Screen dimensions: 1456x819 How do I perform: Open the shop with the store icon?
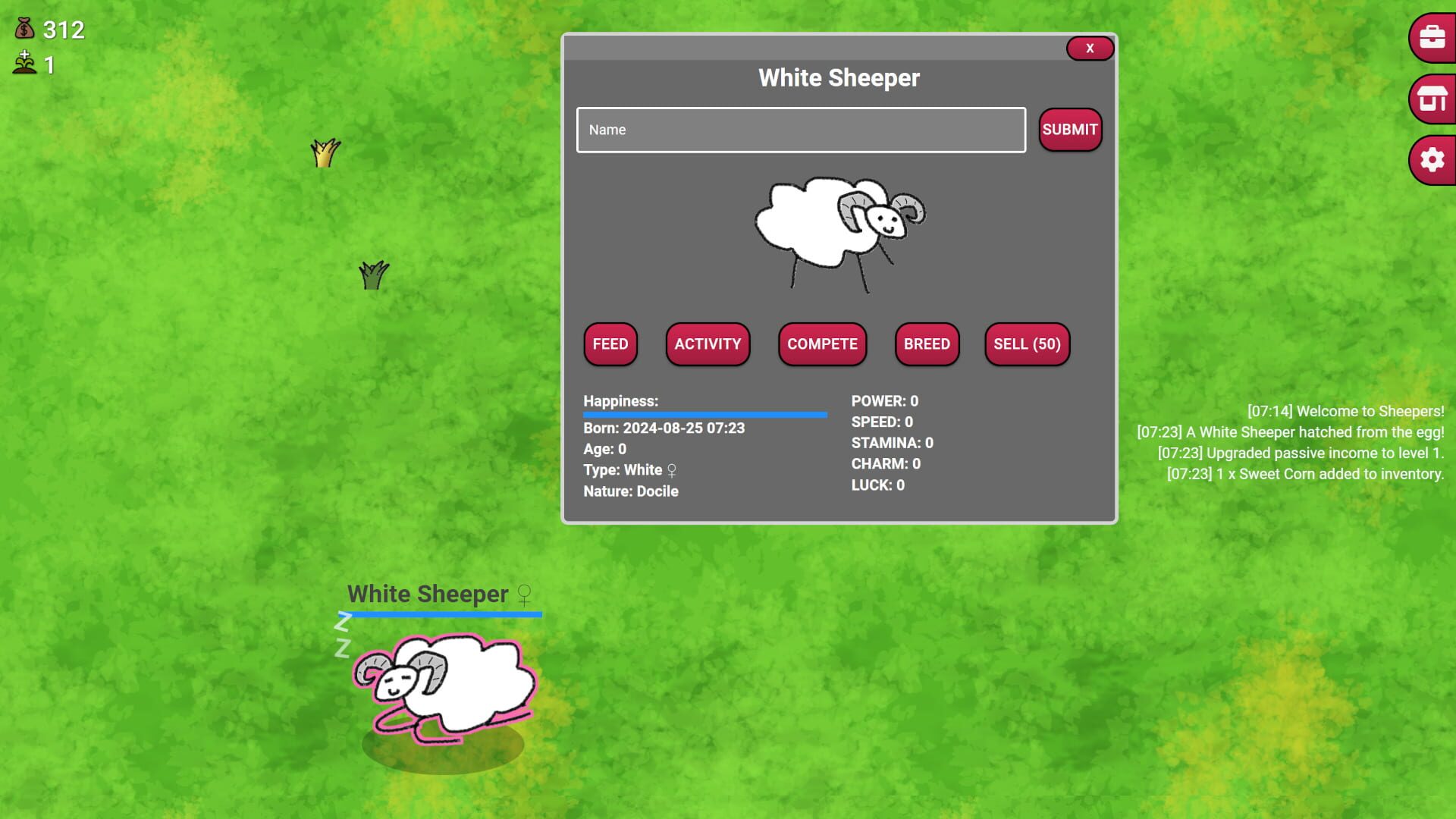point(1430,99)
